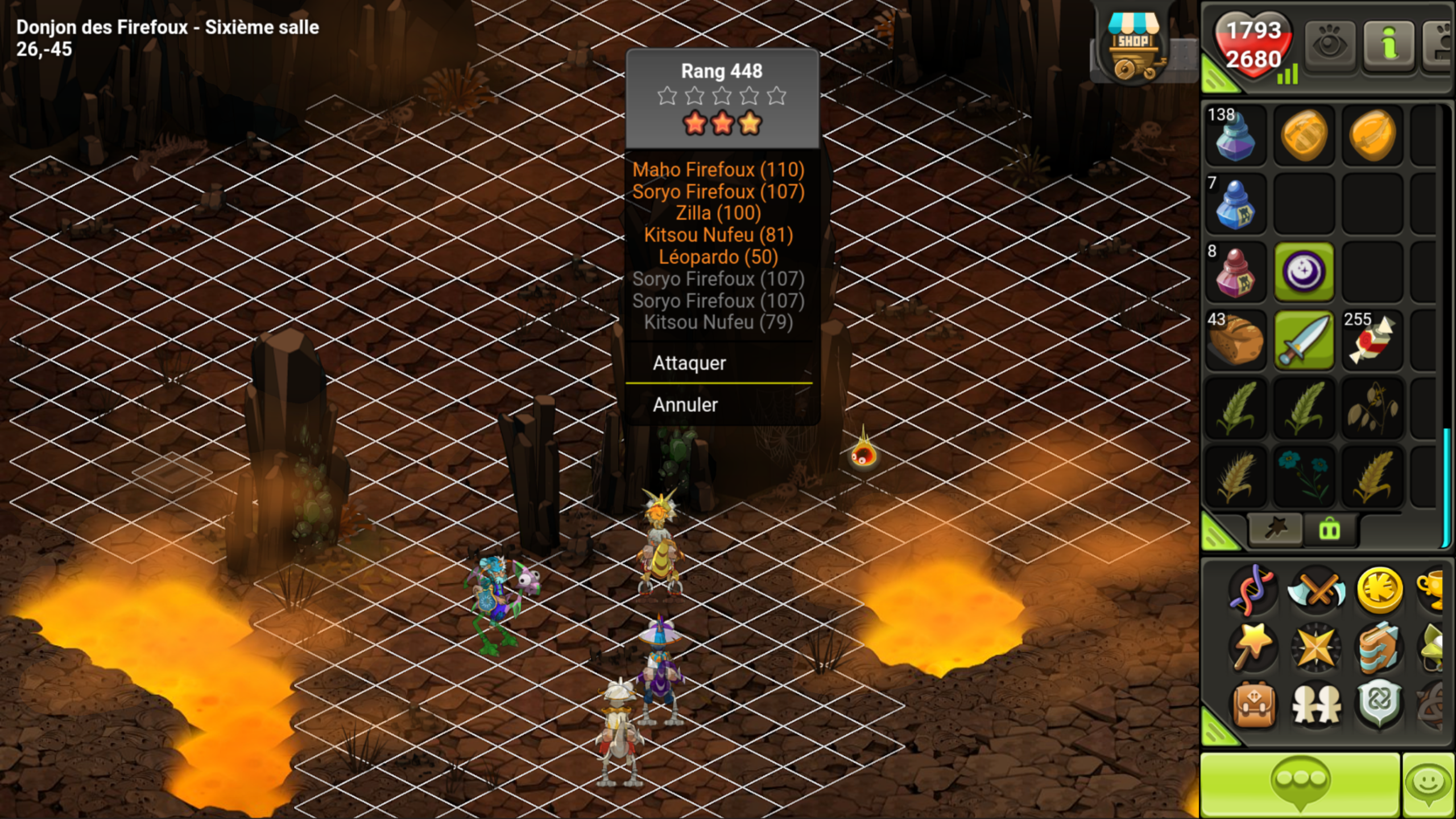Use the potion stack of 138
The height and width of the screenshot is (819, 1456).
[1235, 135]
